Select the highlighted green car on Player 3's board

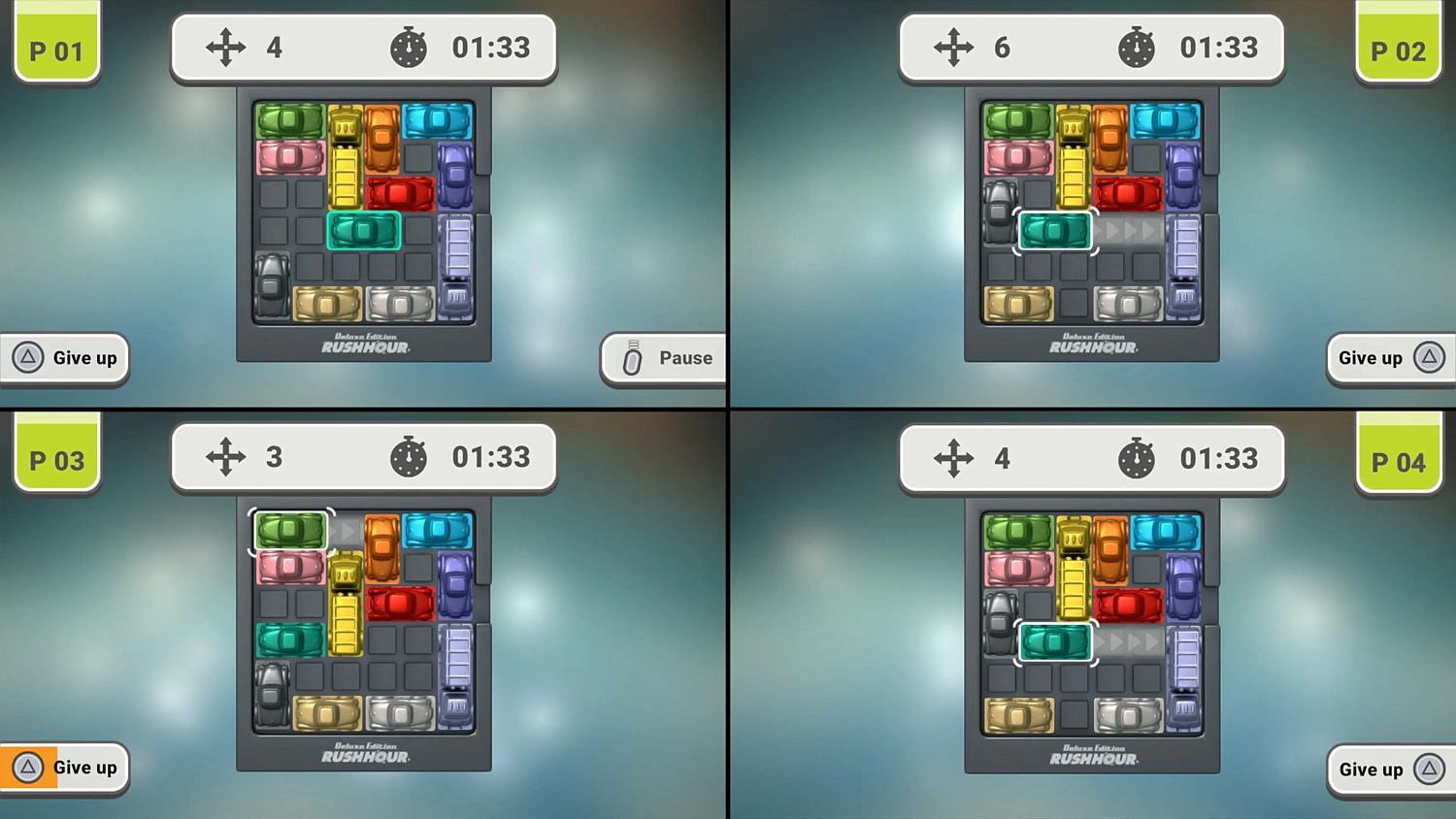pos(290,531)
